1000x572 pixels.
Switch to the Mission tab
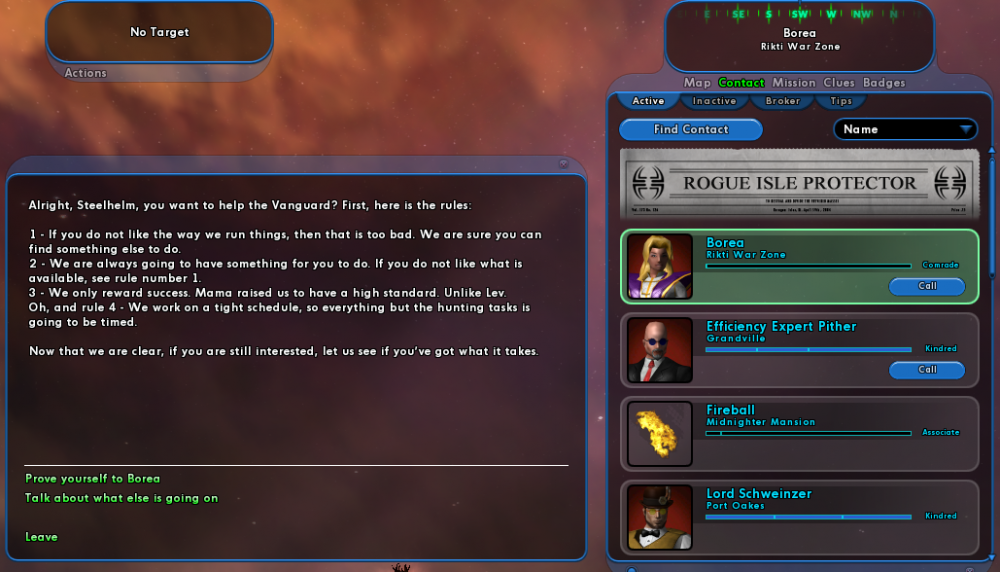click(x=794, y=83)
